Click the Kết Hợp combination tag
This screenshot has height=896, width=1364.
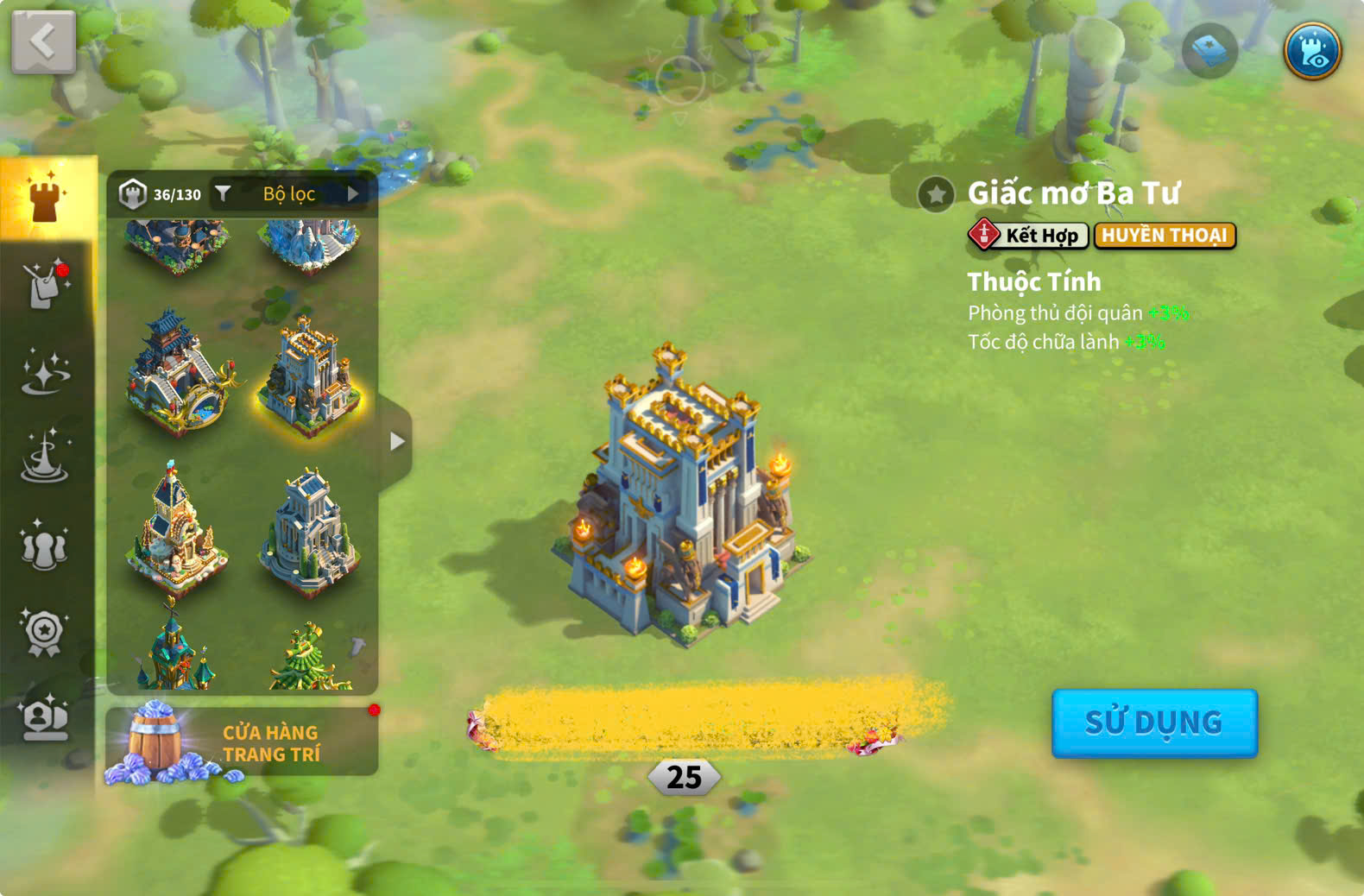click(1027, 235)
